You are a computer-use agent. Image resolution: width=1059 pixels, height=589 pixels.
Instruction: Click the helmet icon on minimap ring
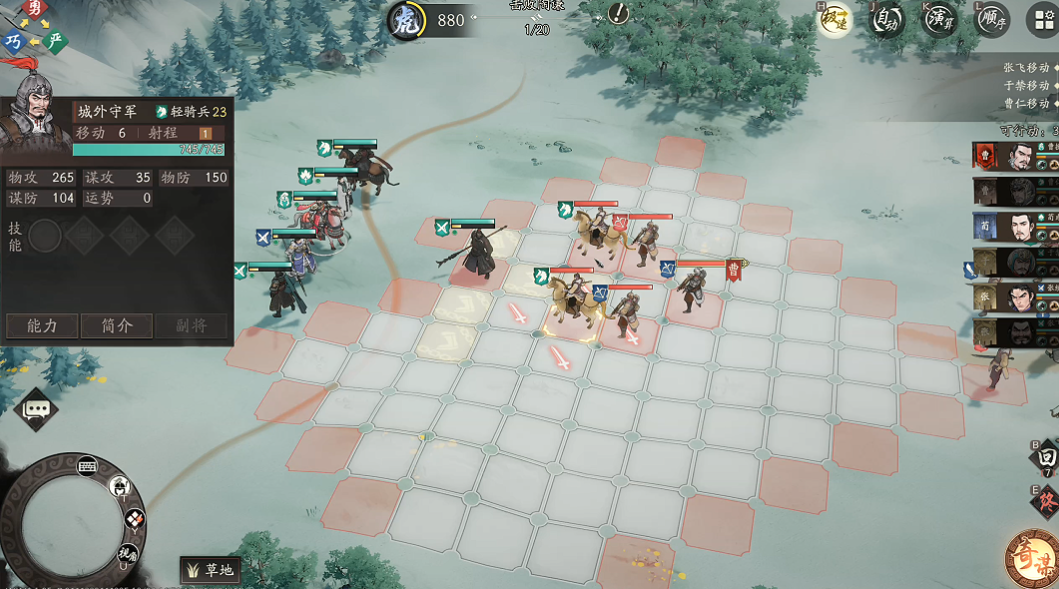[x=121, y=487]
